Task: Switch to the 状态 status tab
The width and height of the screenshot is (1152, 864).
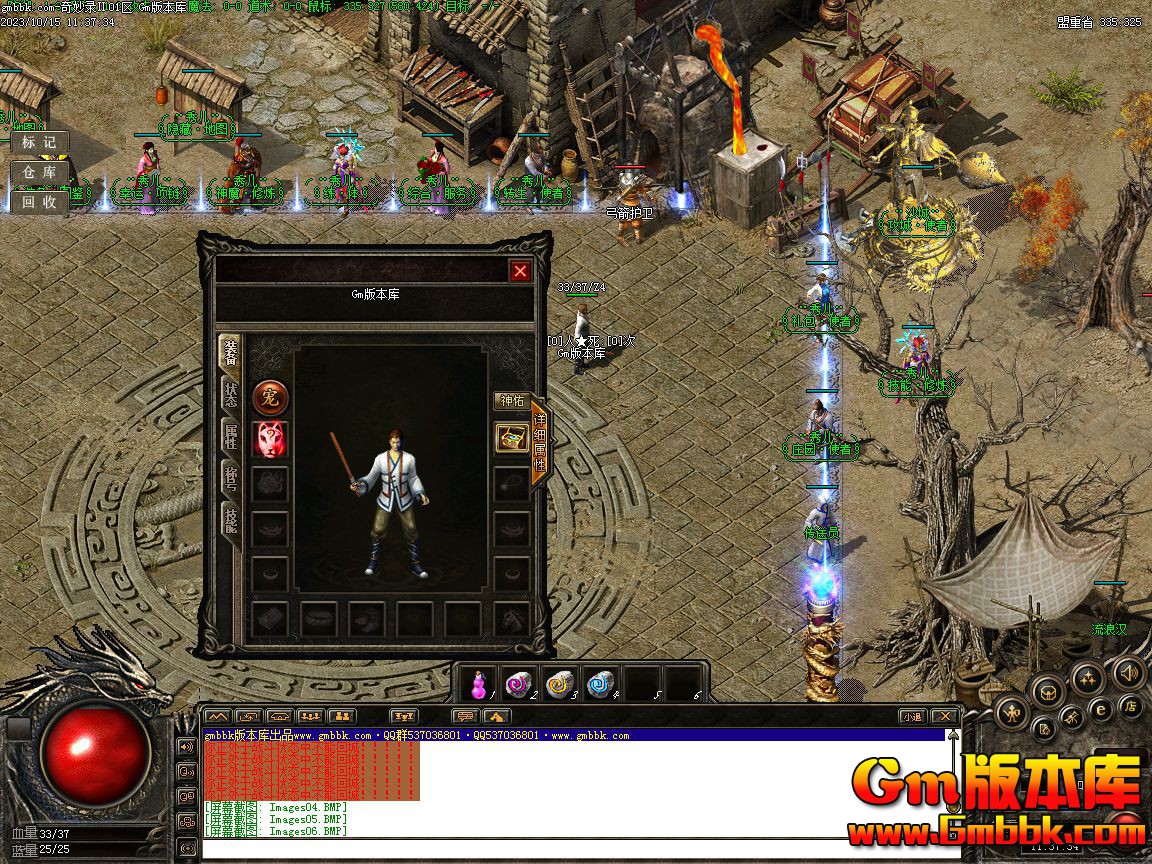Action: tap(230, 392)
